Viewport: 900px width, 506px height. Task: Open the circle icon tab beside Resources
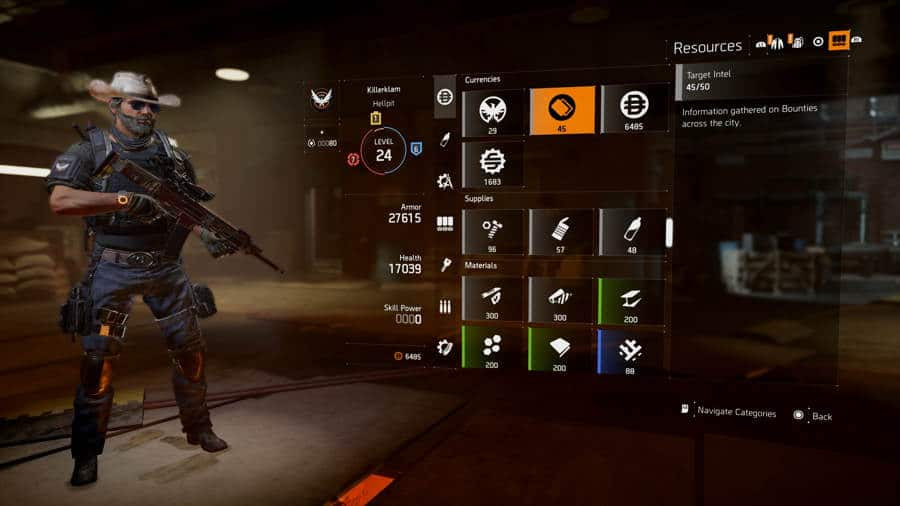click(819, 41)
